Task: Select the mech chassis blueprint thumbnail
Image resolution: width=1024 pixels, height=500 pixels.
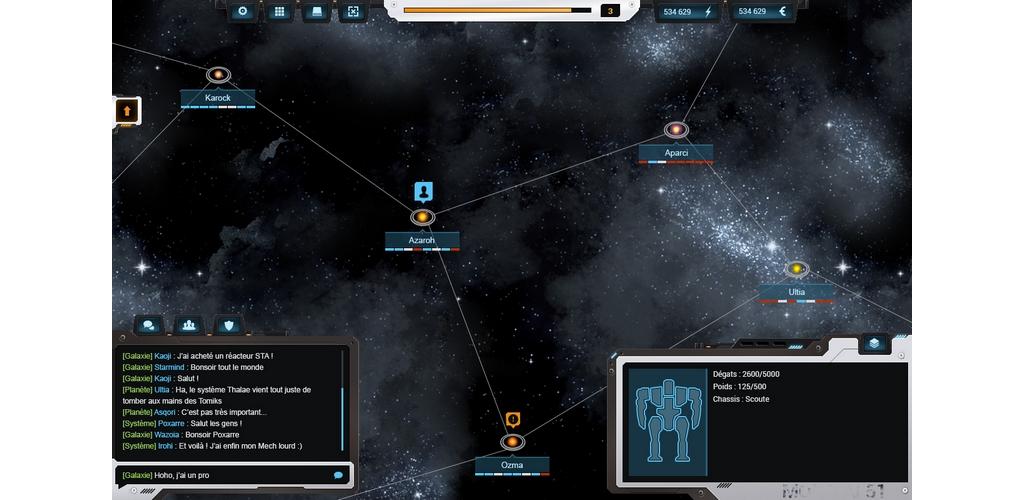Action: [x=667, y=419]
